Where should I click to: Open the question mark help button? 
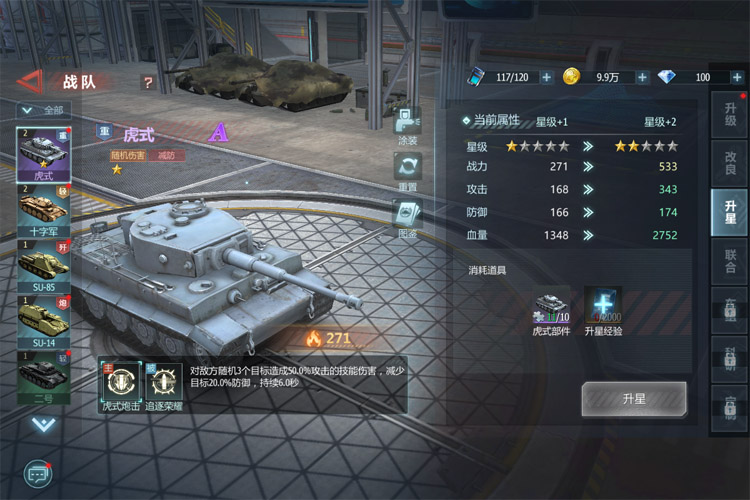pos(148,83)
